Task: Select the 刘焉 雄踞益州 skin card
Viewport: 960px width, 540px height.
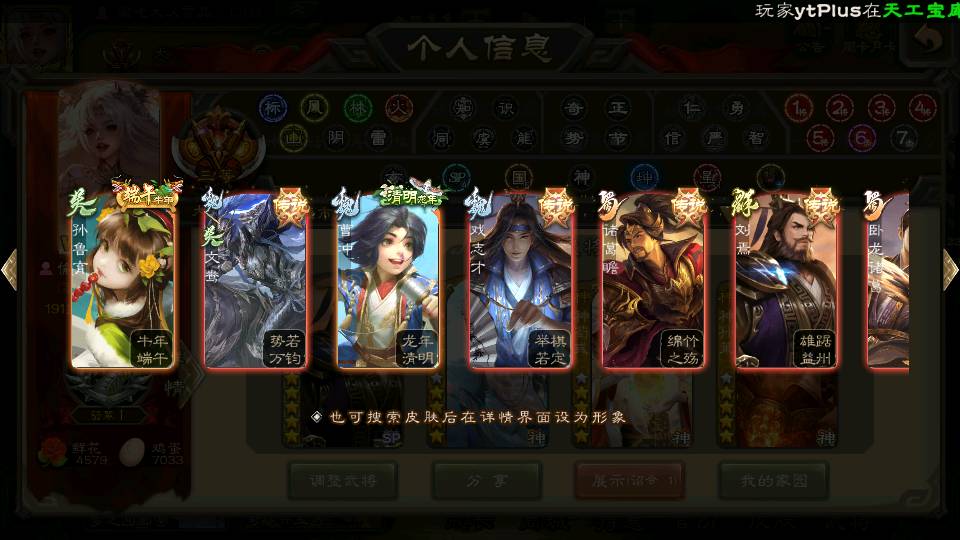Action: (x=787, y=282)
